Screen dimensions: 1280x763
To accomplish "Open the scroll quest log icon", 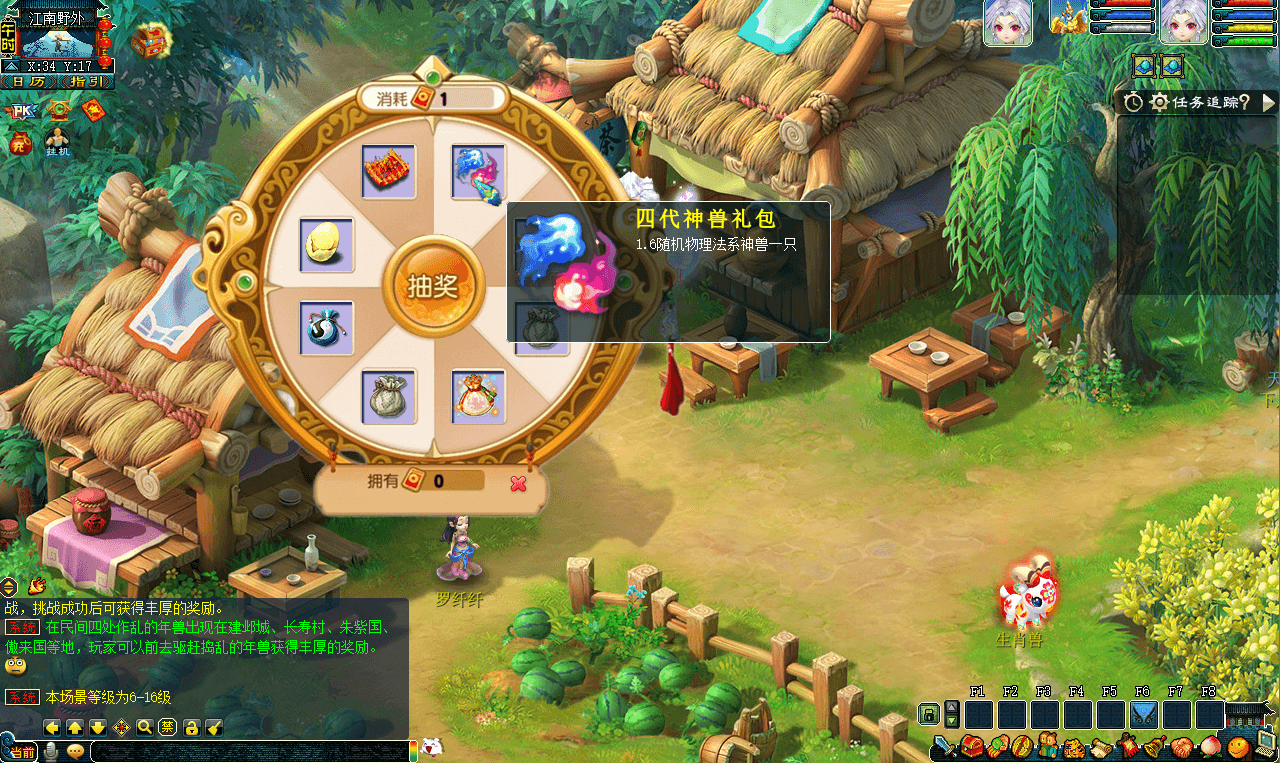I will tap(1101, 746).
